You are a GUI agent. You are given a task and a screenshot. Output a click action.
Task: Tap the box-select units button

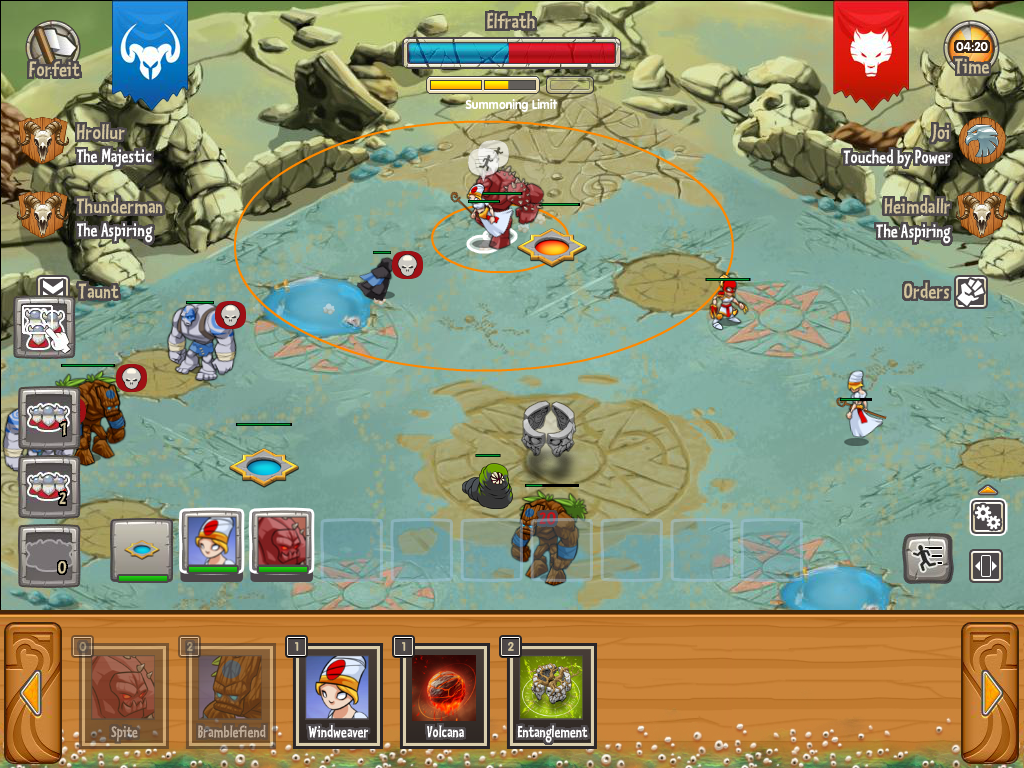point(45,327)
